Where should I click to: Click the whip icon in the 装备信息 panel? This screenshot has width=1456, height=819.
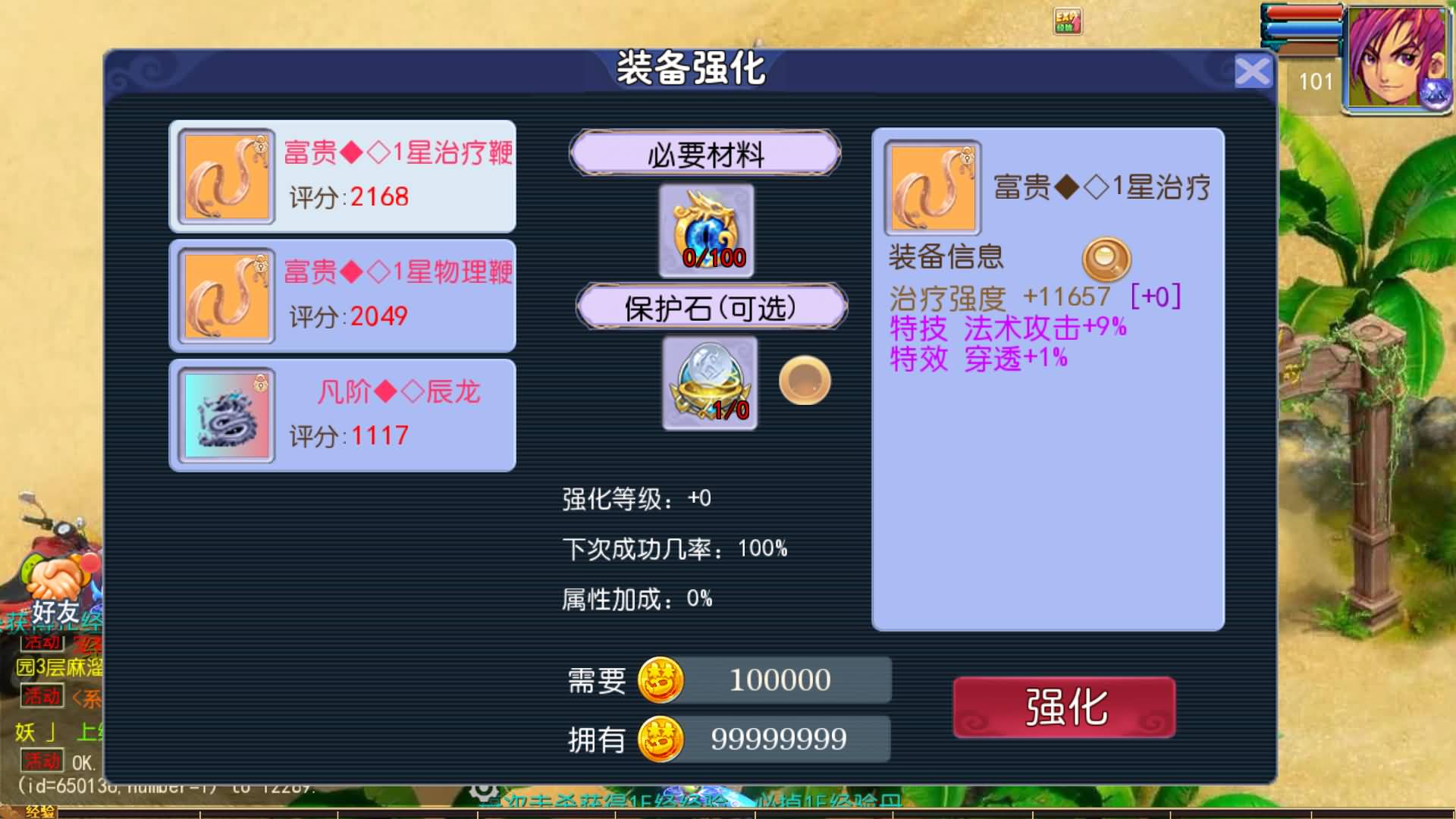point(933,186)
